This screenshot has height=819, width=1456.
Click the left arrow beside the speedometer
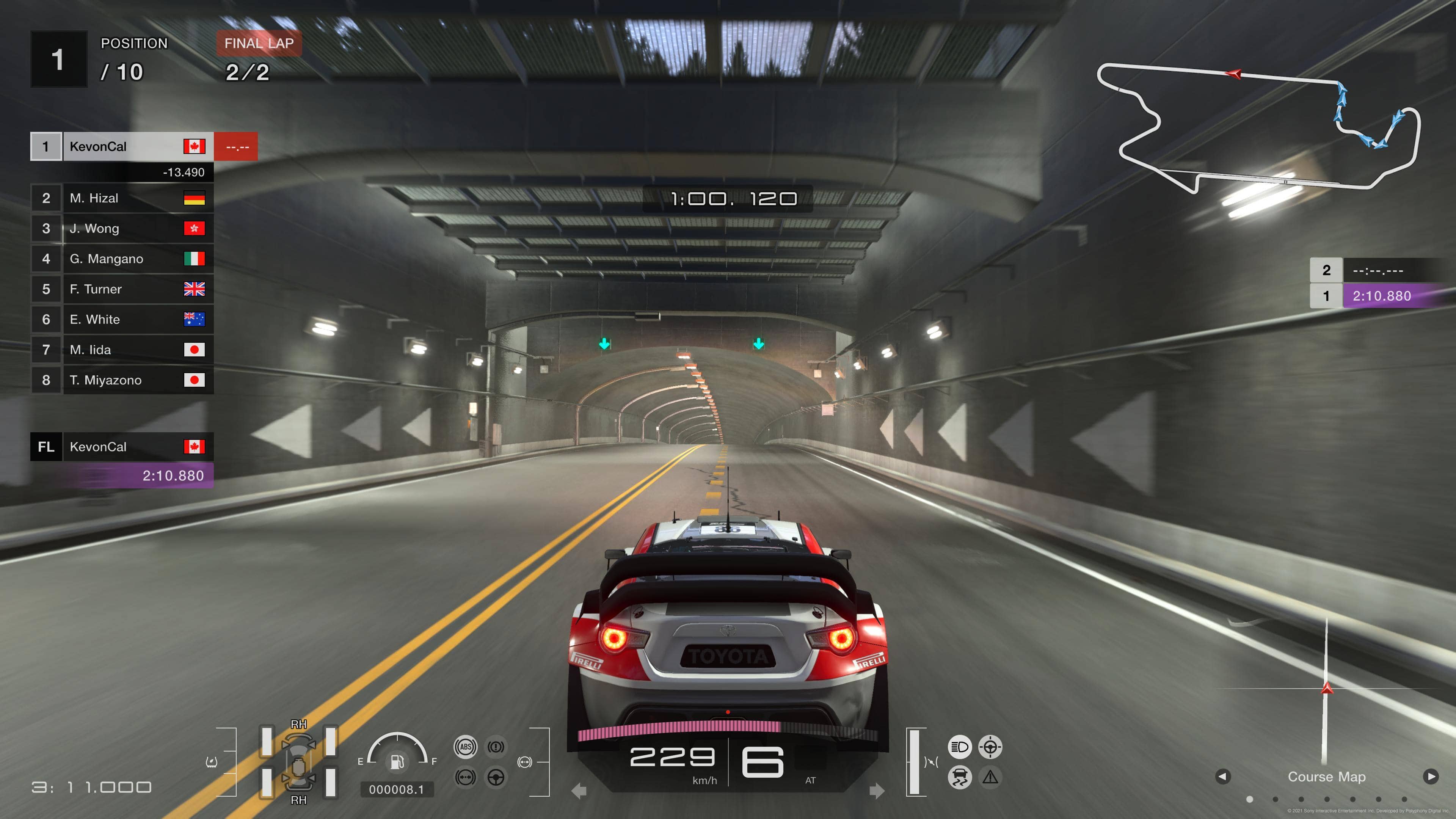click(x=579, y=791)
